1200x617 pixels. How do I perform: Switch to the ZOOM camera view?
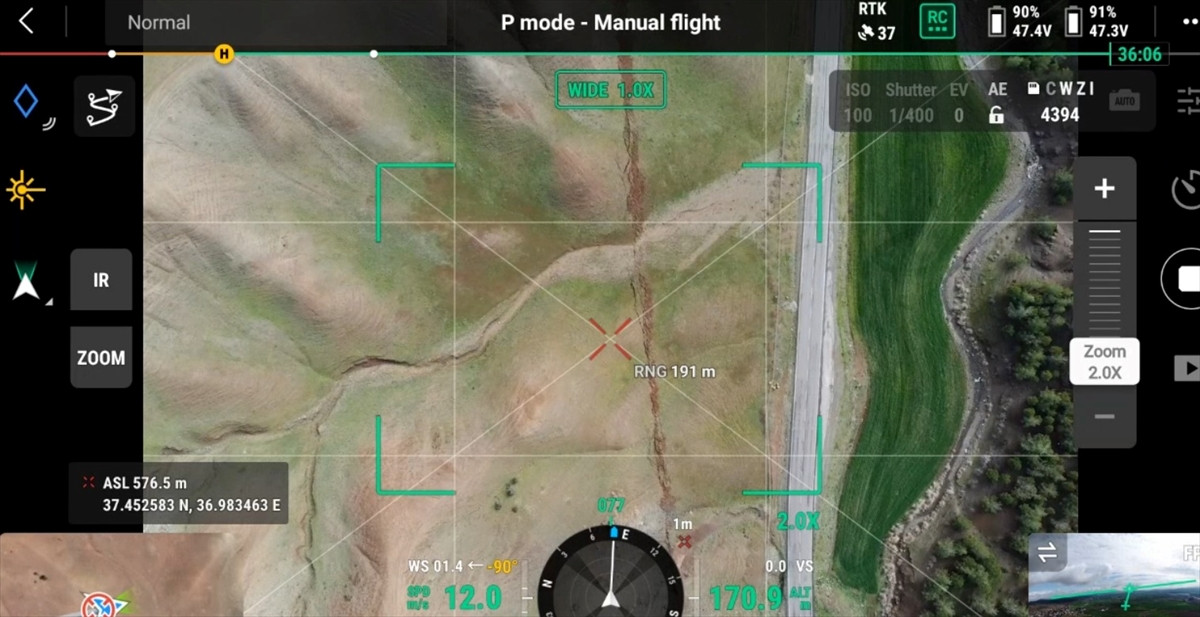click(101, 357)
